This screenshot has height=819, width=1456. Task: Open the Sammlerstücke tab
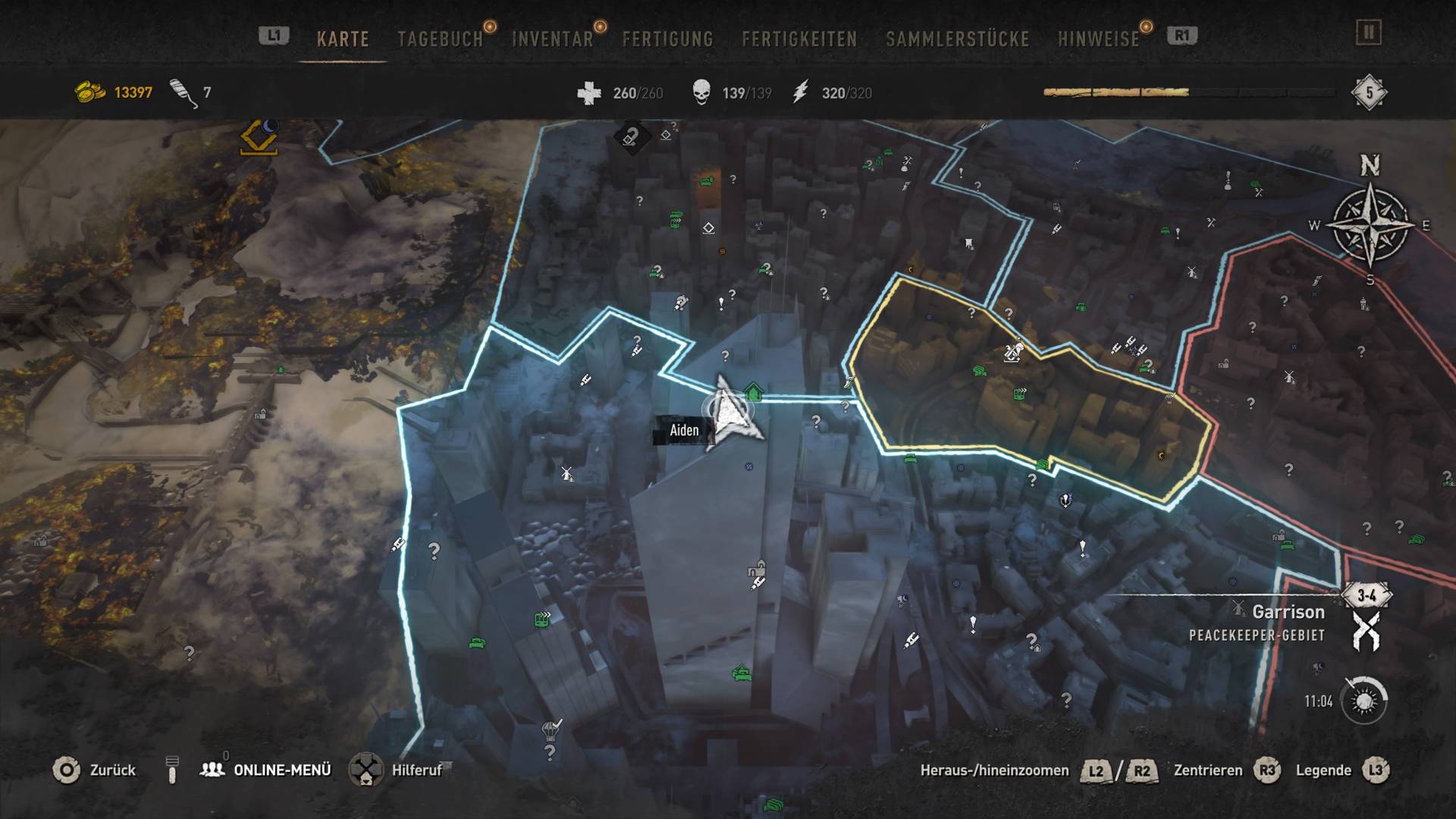click(x=957, y=39)
